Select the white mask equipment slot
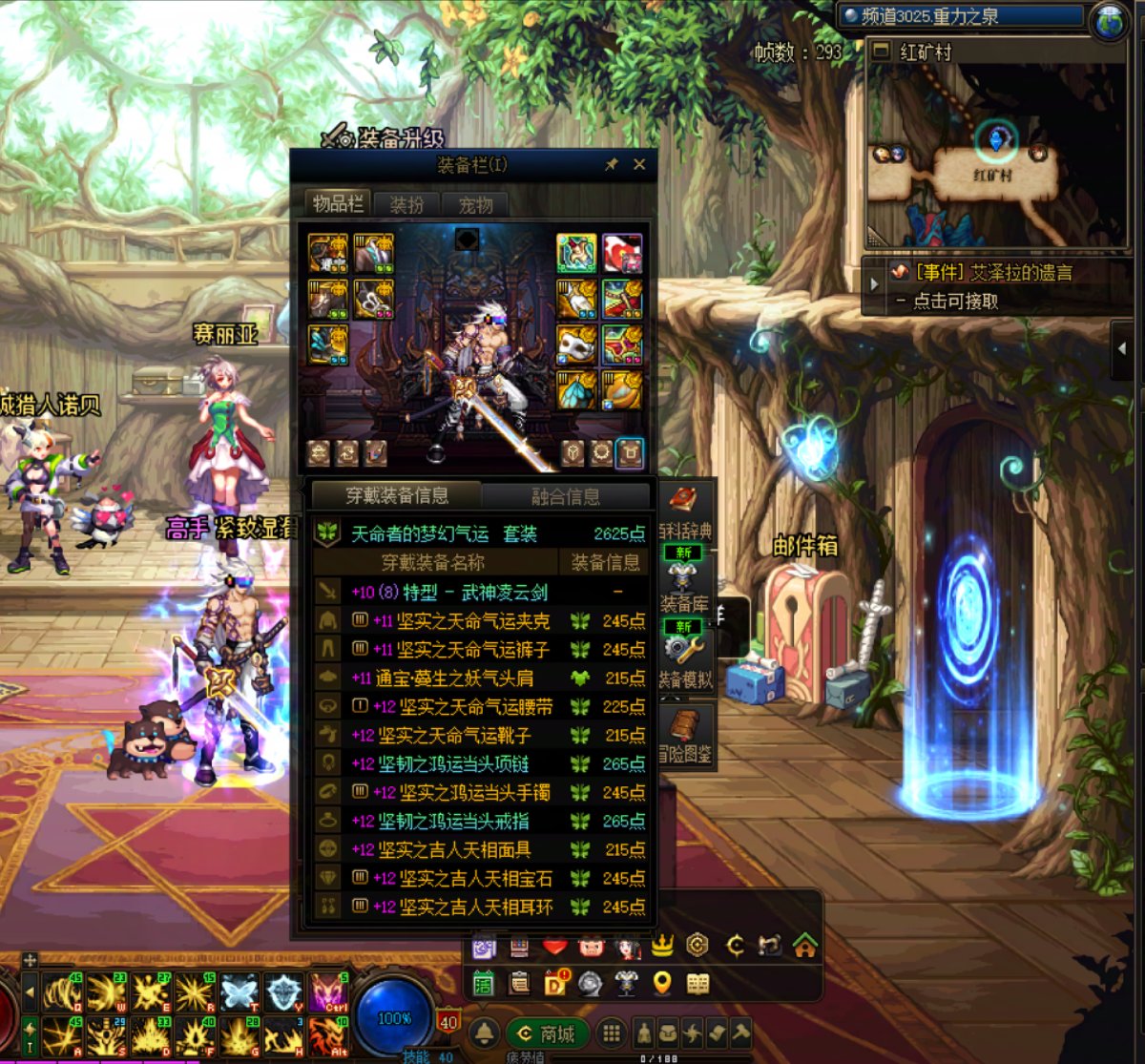Viewport: 1145px width, 1064px height. [576, 344]
